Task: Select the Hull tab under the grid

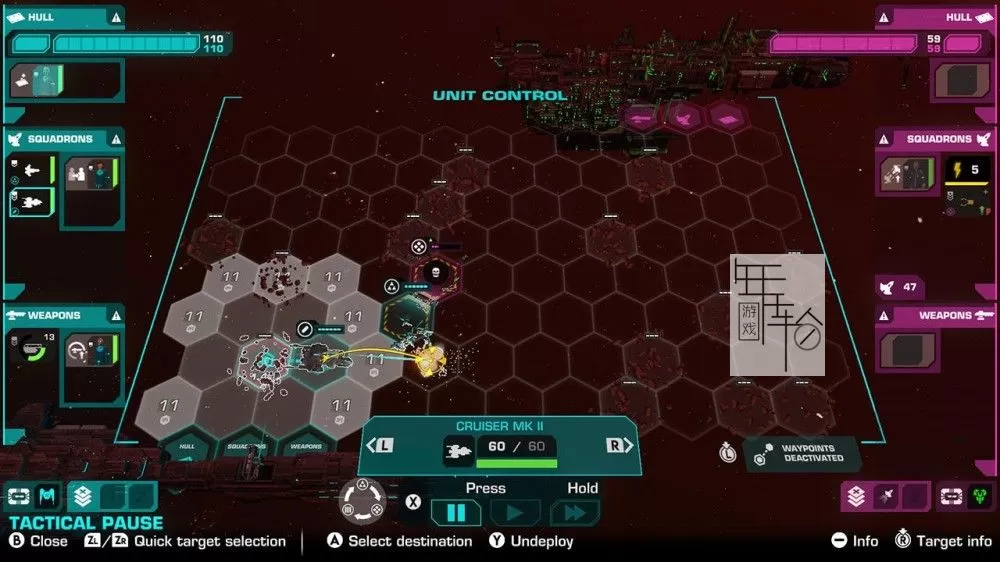Action: (186, 446)
